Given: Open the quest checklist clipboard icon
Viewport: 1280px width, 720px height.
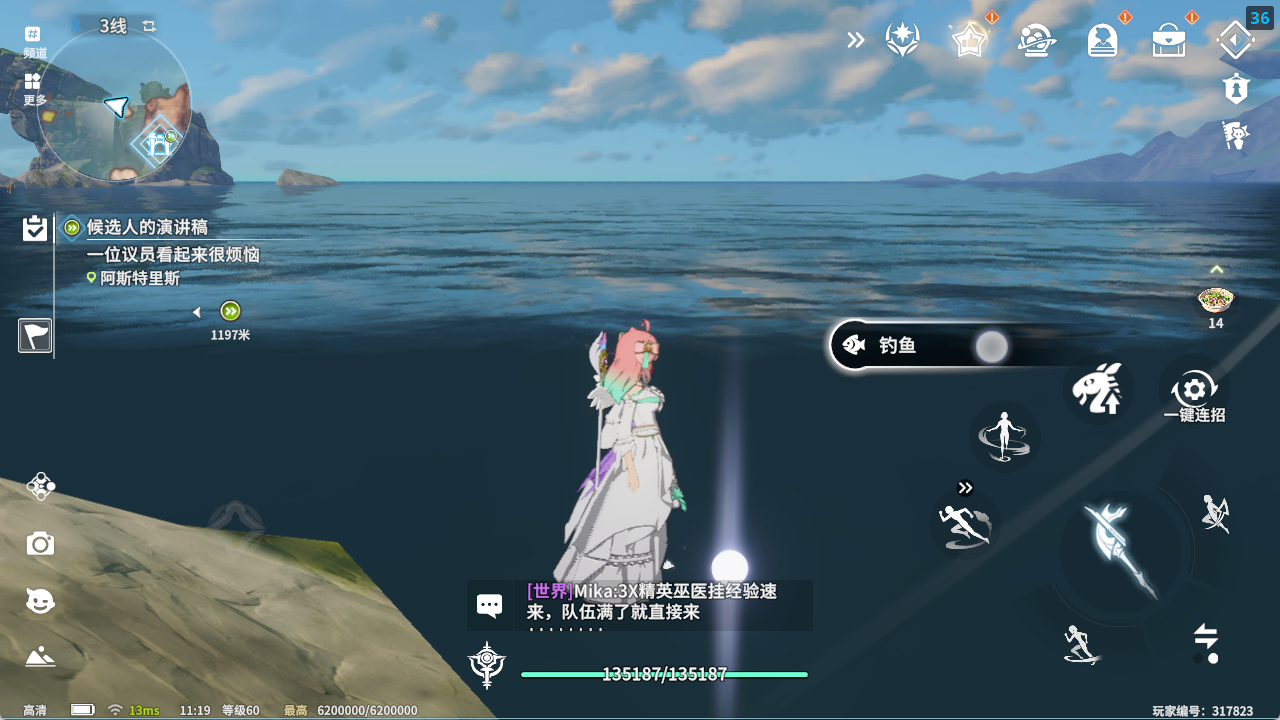Looking at the screenshot, I should coord(35,229).
